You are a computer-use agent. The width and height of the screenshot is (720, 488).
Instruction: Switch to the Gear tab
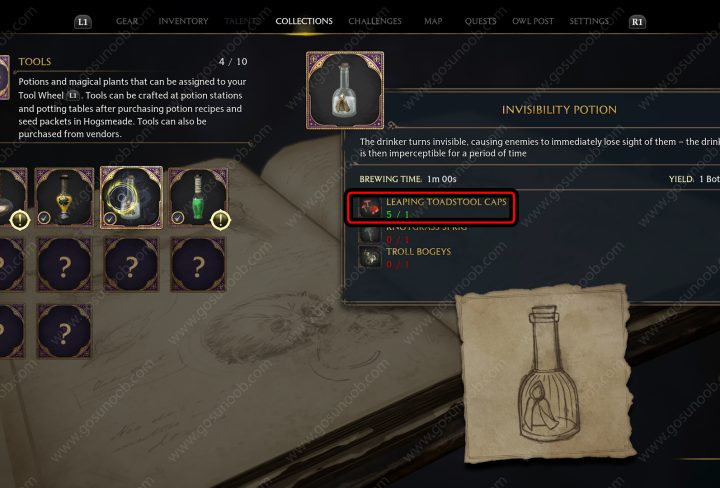(127, 21)
